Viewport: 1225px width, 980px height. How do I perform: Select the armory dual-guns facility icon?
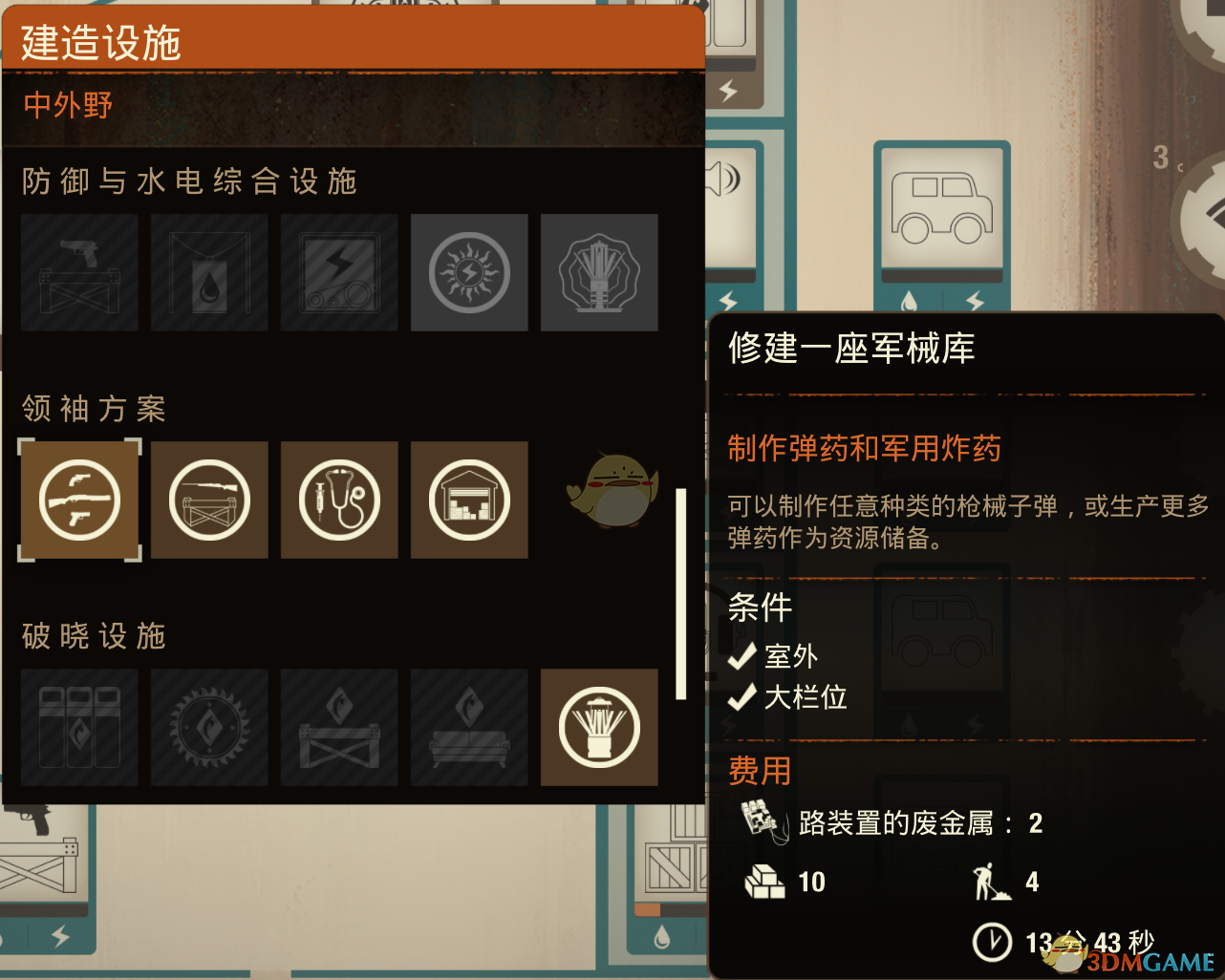(79, 500)
